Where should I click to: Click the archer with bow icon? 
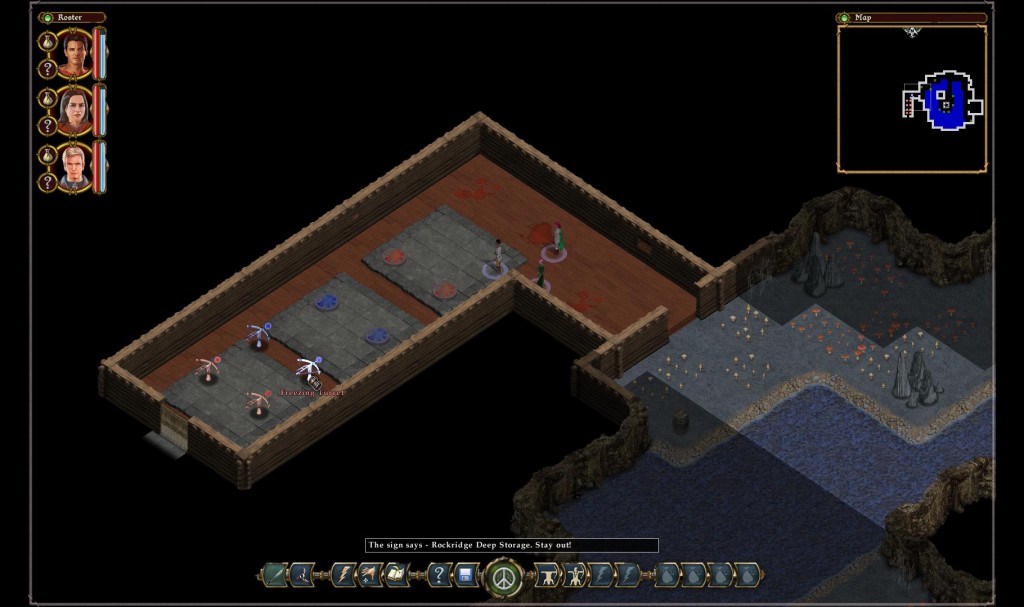pos(575,575)
